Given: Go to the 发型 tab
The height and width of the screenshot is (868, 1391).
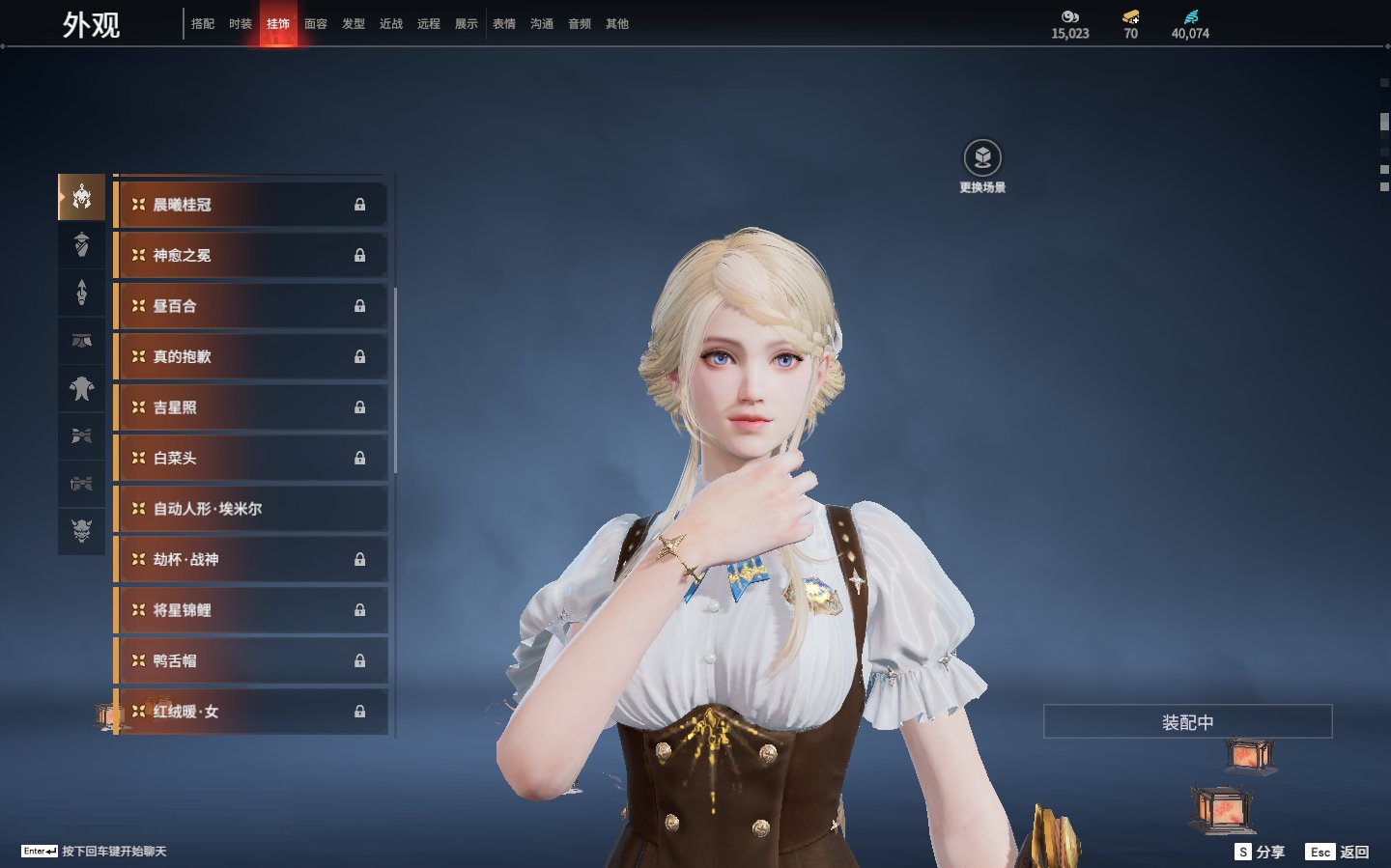Looking at the screenshot, I should pos(354,24).
